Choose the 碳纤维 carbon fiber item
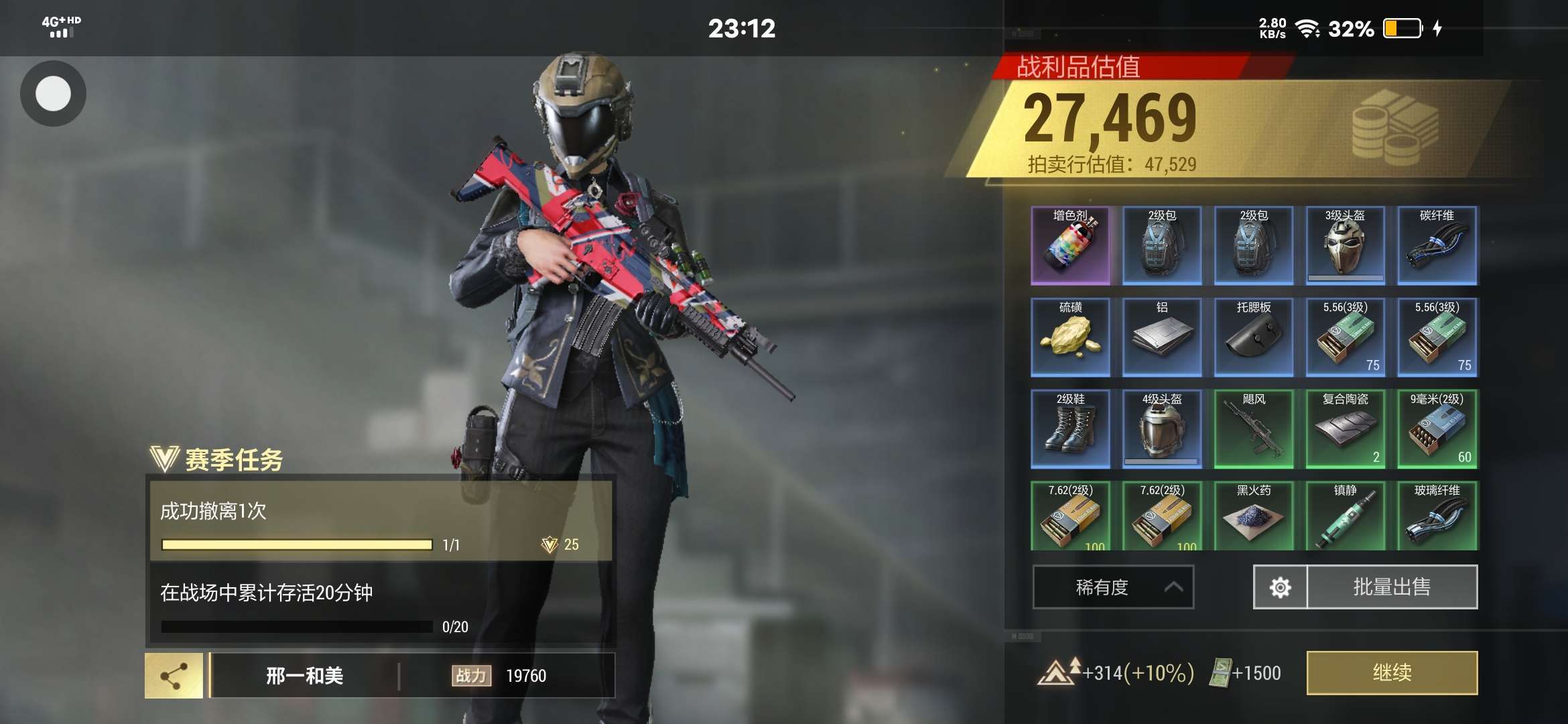1568x724 pixels. click(1437, 246)
